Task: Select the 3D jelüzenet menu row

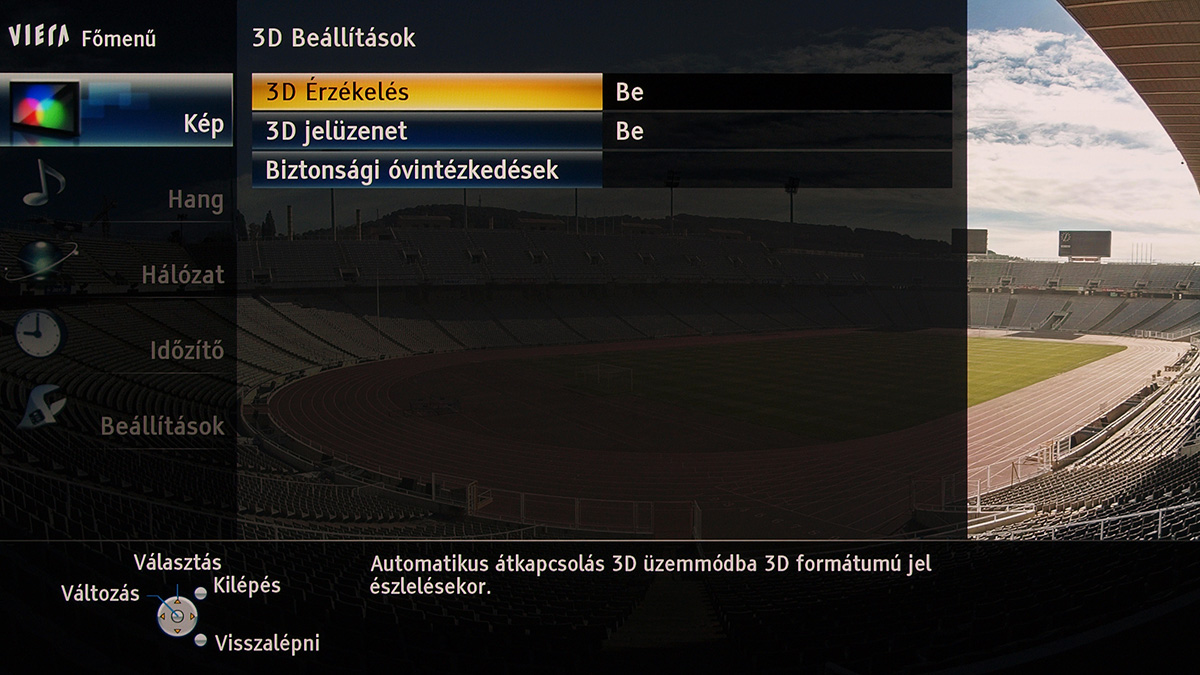Action: pos(426,131)
